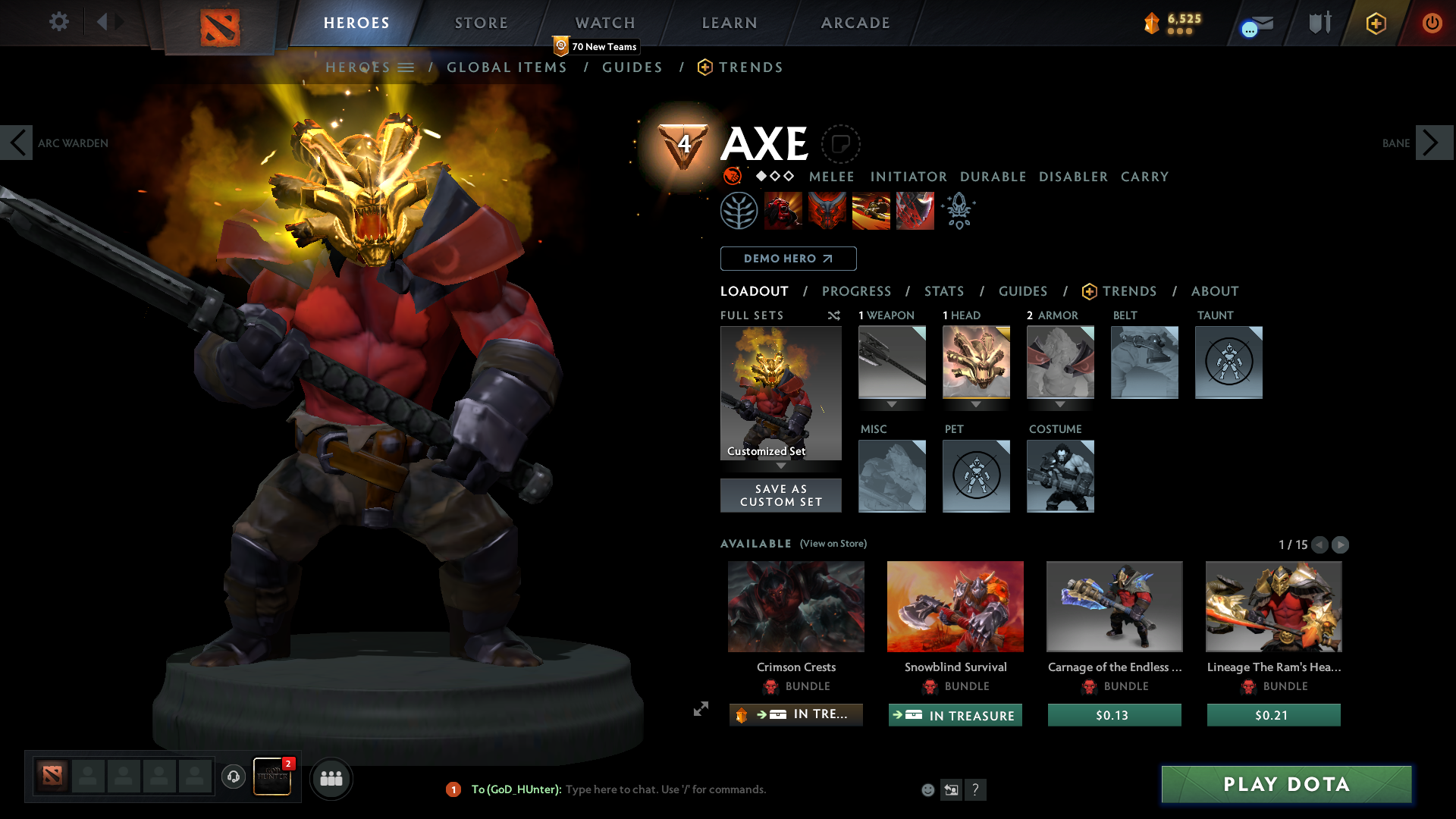The height and width of the screenshot is (819, 1456).
Task: Click the shuffle icon next to Full Sets
Action: (x=833, y=315)
